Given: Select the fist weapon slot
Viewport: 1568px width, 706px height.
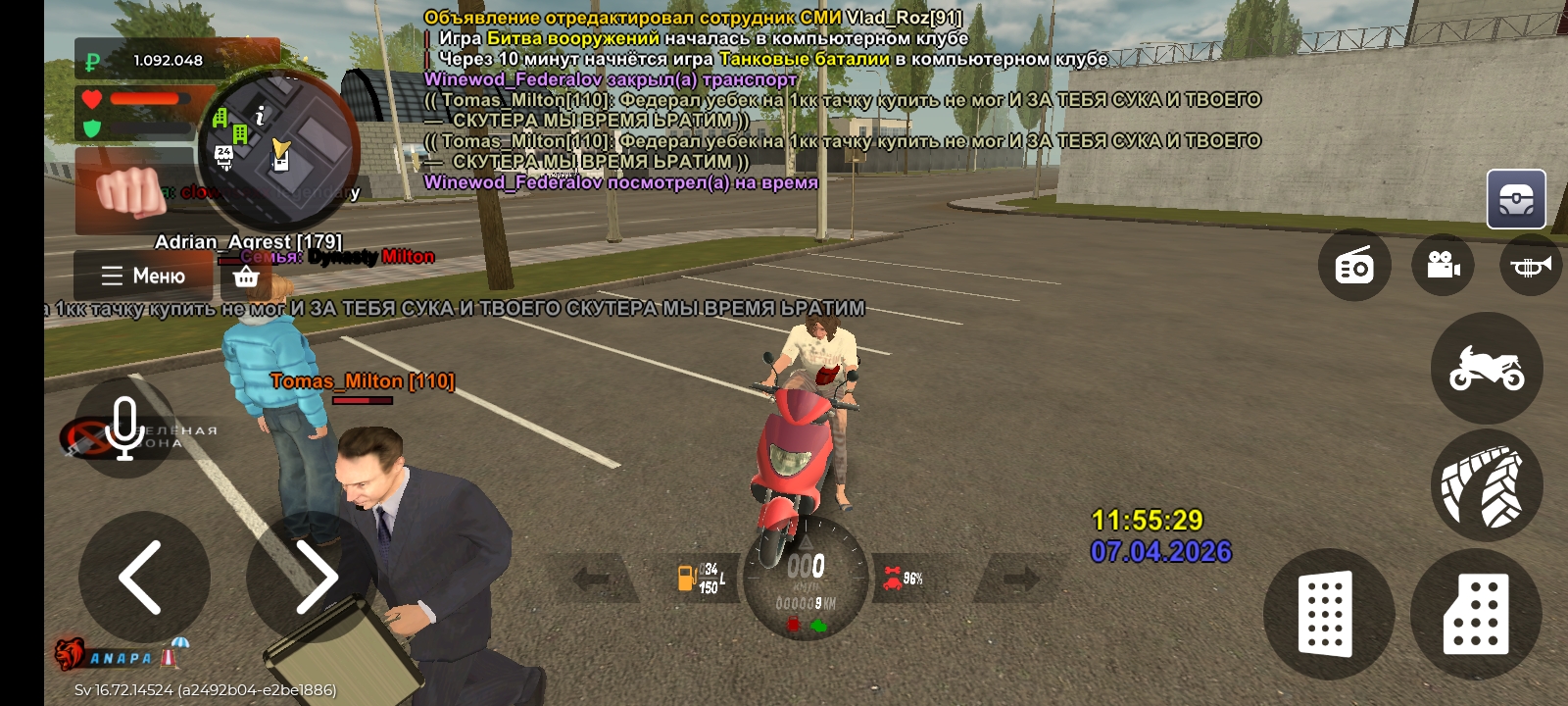Looking at the screenshot, I should pyautogui.click(x=131, y=193).
